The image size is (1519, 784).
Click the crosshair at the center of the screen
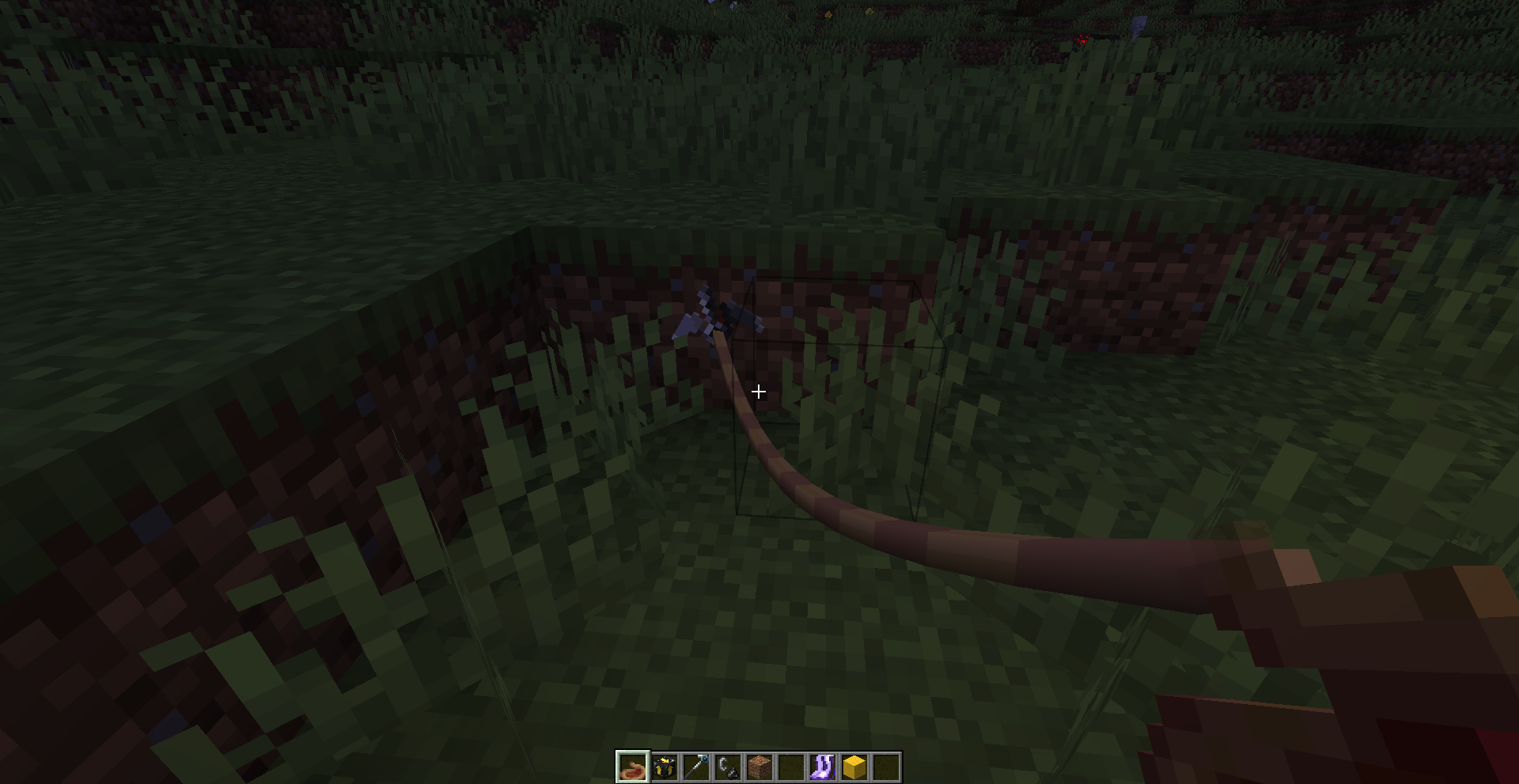pos(759,391)
